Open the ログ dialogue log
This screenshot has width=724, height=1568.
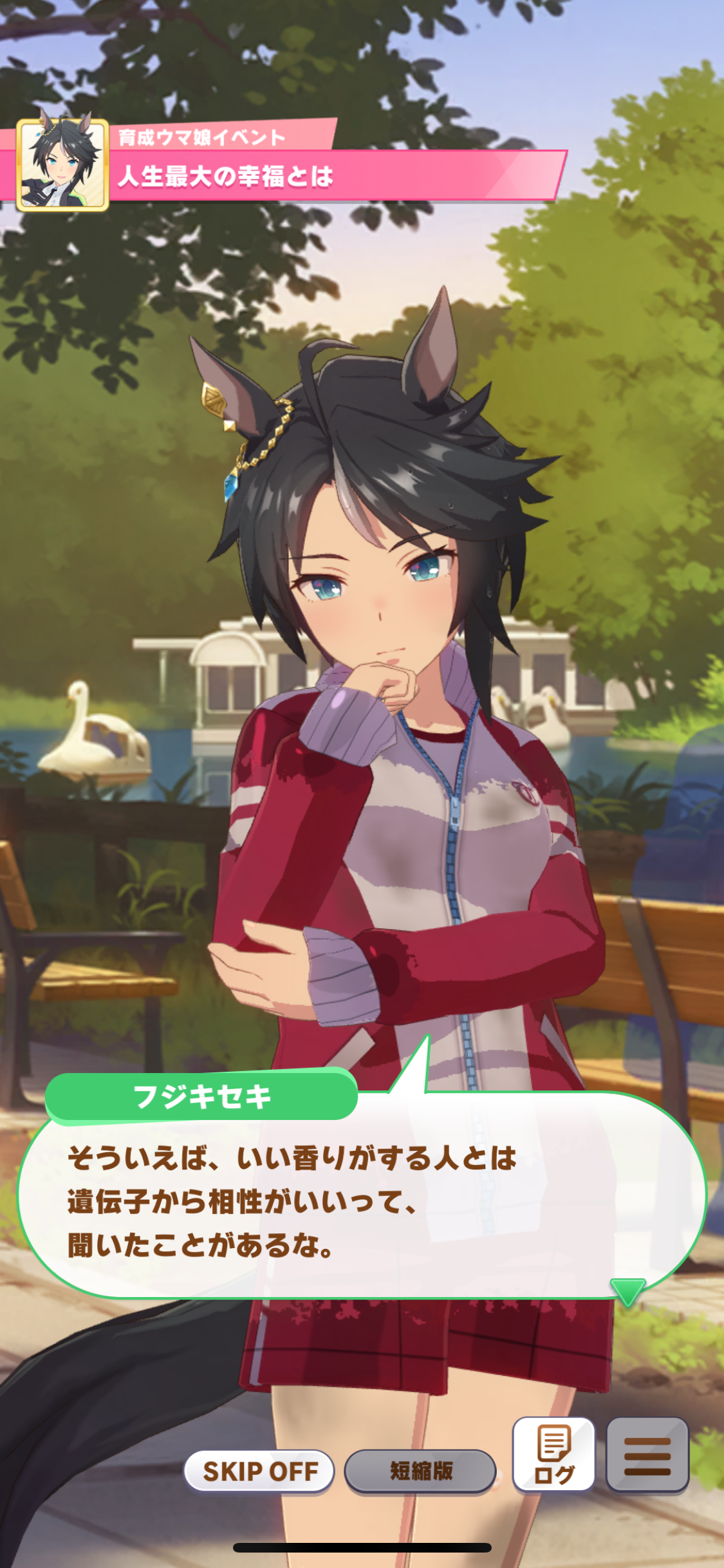tap(553, 1454)
